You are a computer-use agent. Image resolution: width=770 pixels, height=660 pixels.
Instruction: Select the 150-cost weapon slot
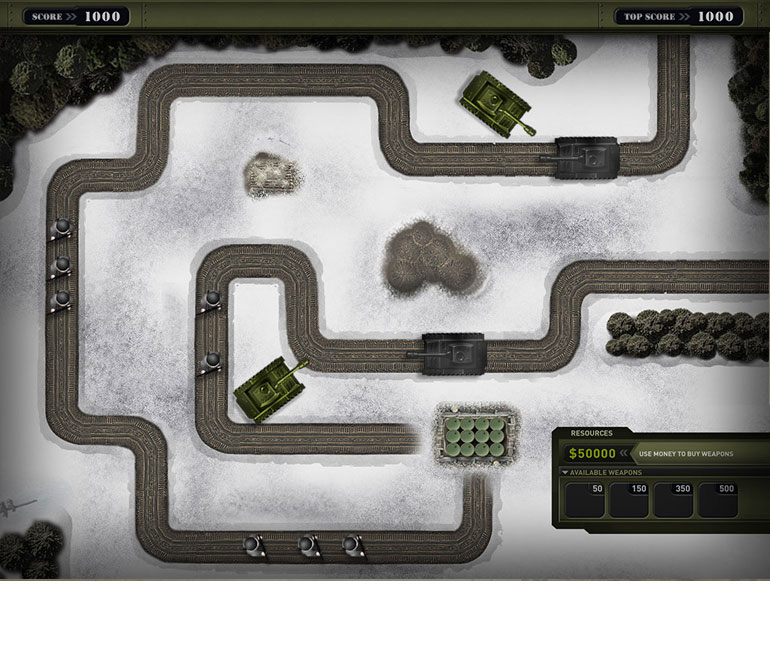click(x=629, y=500)
